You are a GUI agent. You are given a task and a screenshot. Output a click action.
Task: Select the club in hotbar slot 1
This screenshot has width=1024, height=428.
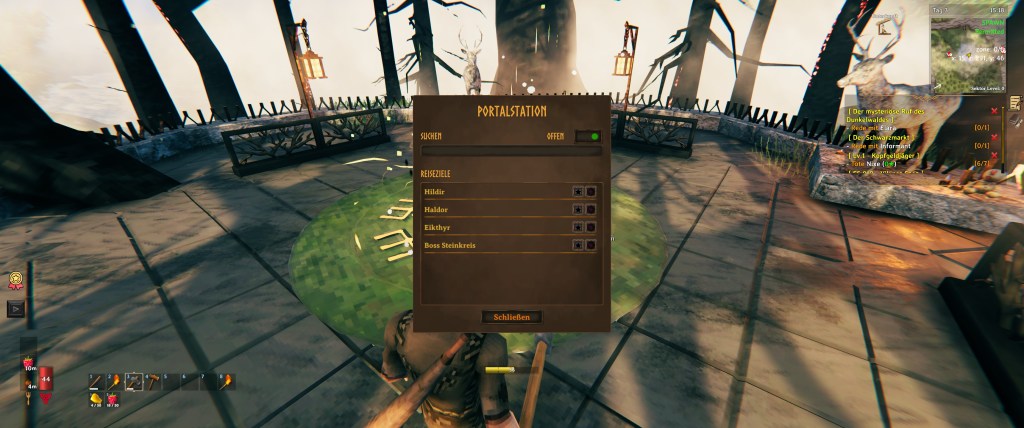[96, 380]
